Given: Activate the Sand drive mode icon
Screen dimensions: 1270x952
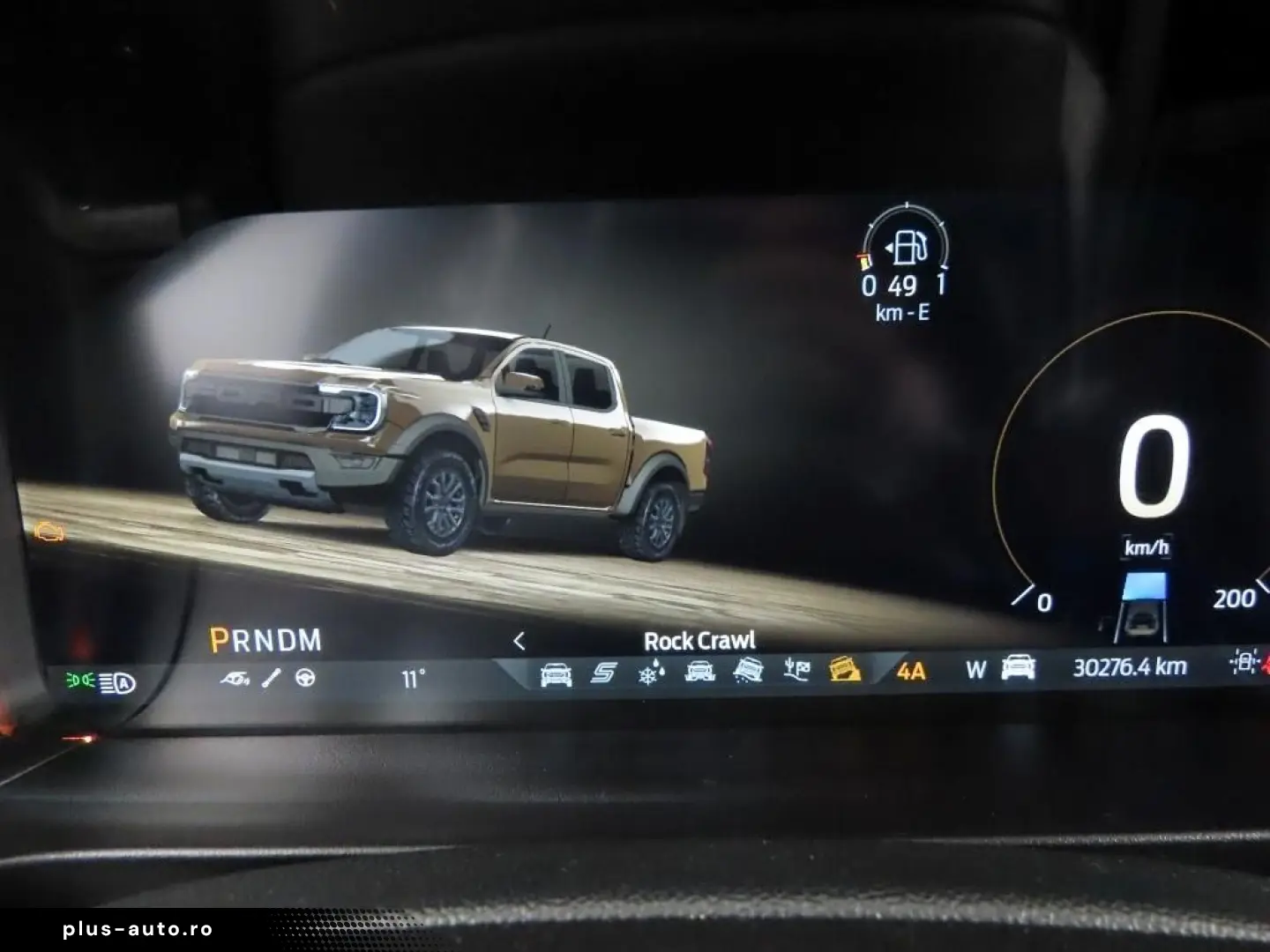Looking at the screenshot, I should 748,672.
